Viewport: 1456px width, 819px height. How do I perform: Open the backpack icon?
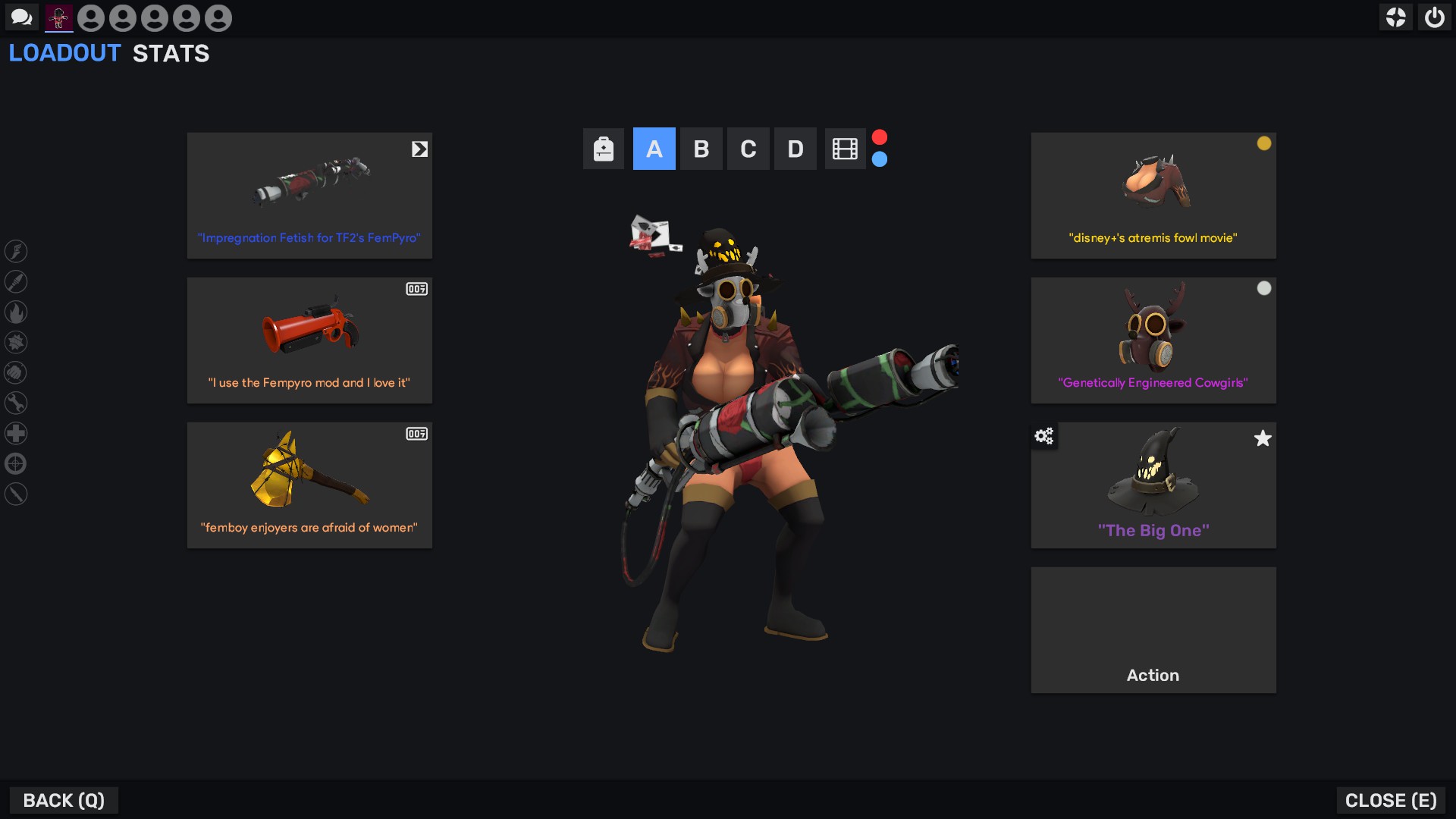603,149
